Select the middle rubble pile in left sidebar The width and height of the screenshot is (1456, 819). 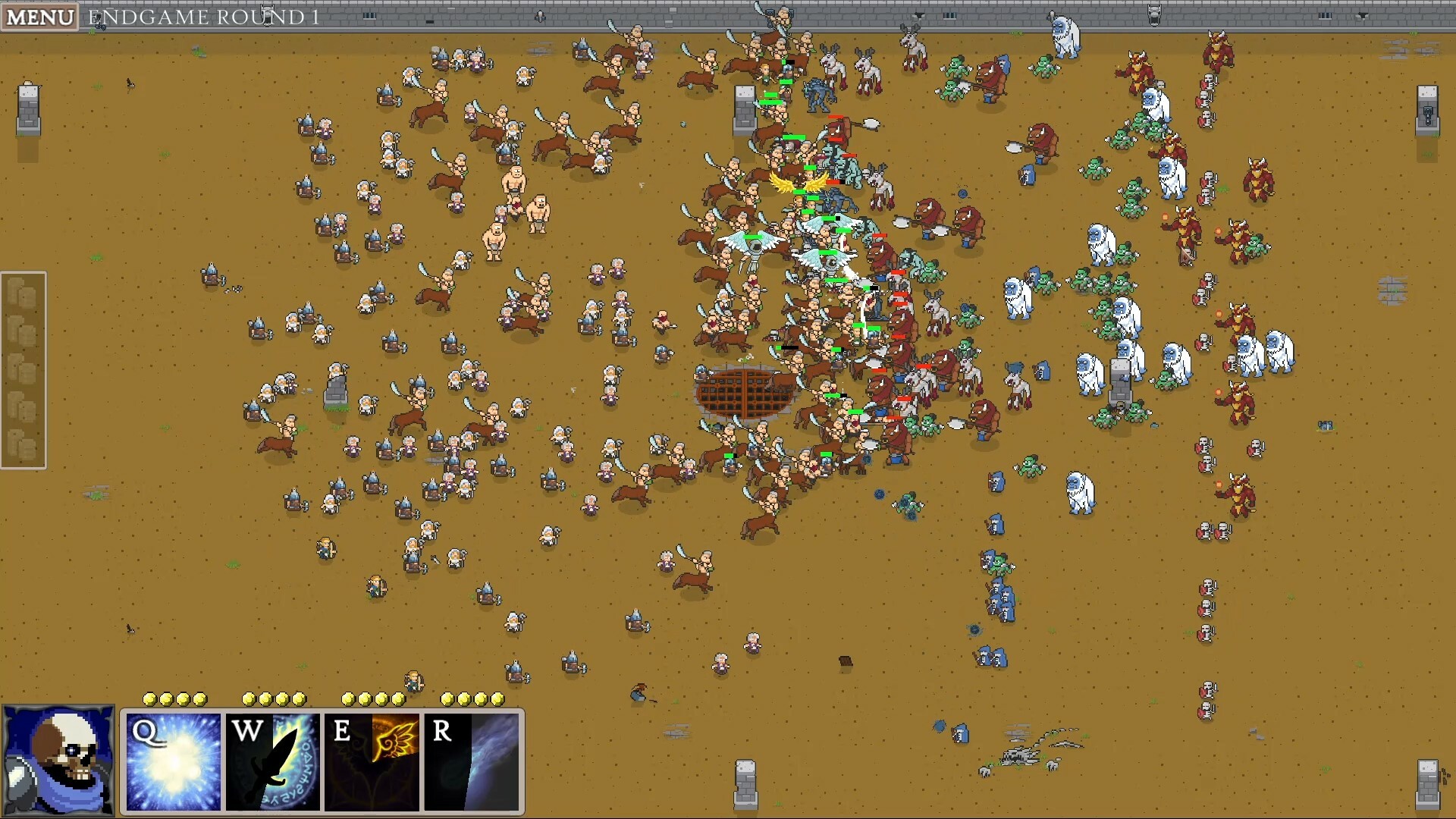(x=23, y=367)
